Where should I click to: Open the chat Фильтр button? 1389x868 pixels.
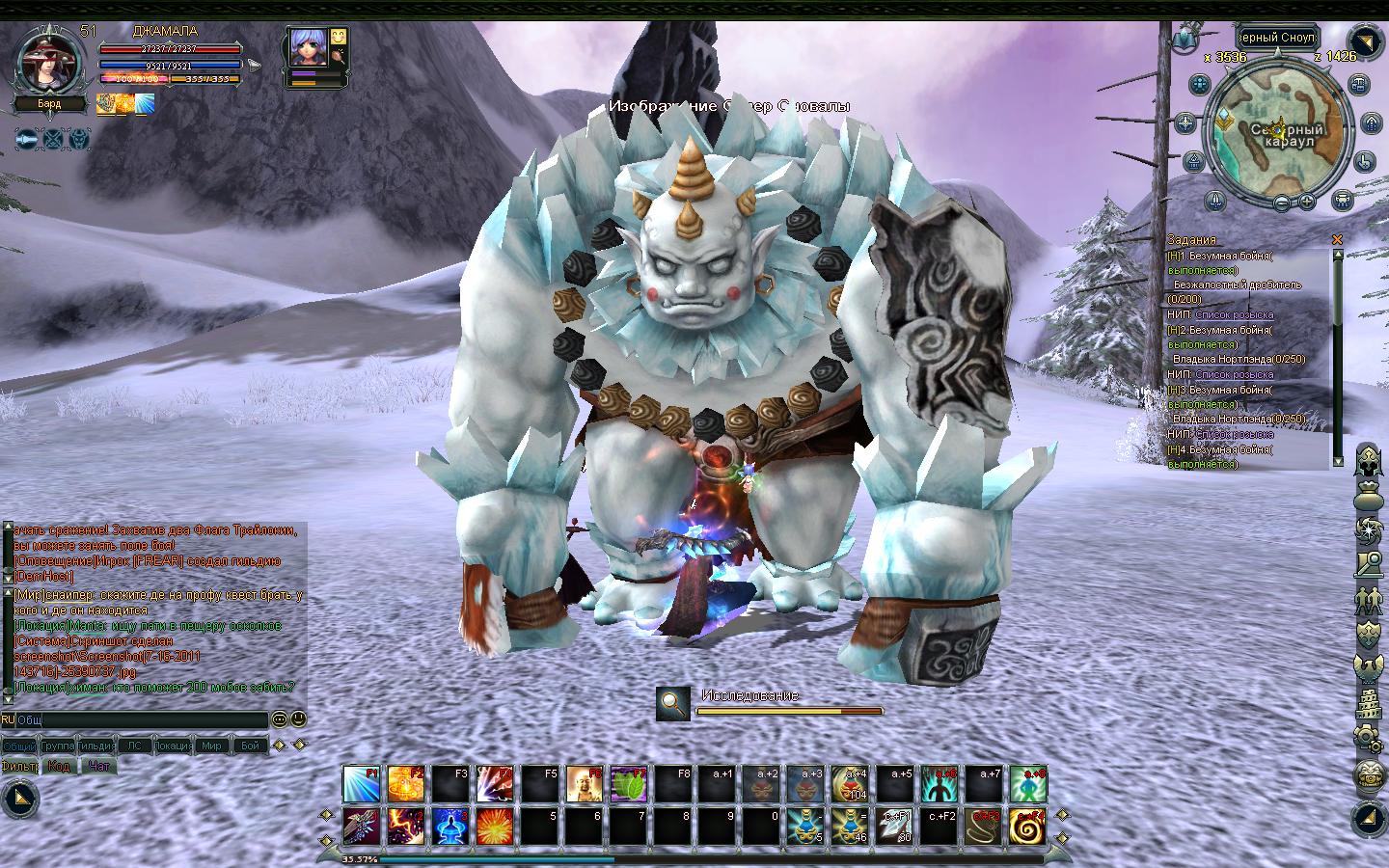point(19,766)
